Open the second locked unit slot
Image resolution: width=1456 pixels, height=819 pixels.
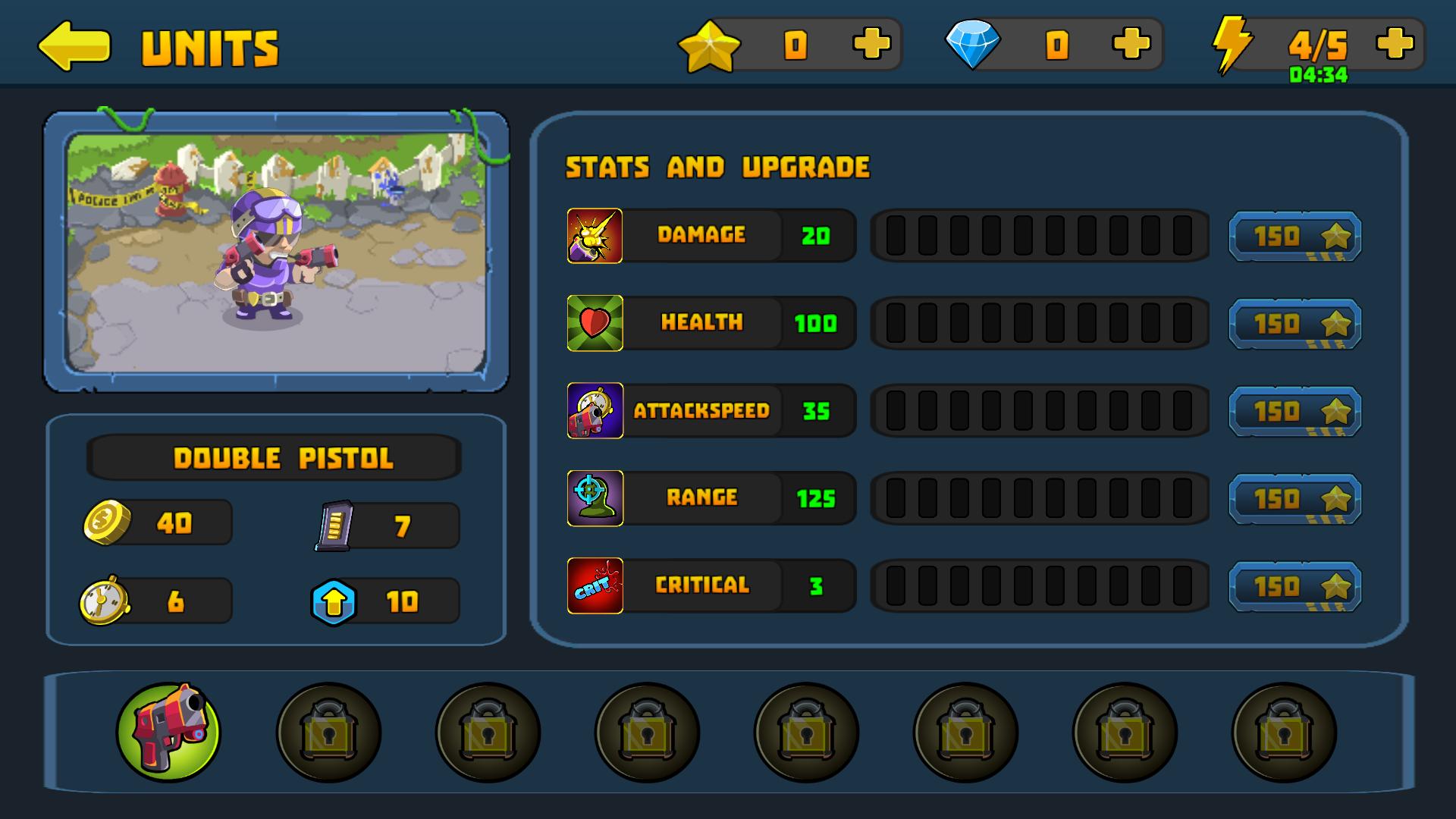pos(329,732)
